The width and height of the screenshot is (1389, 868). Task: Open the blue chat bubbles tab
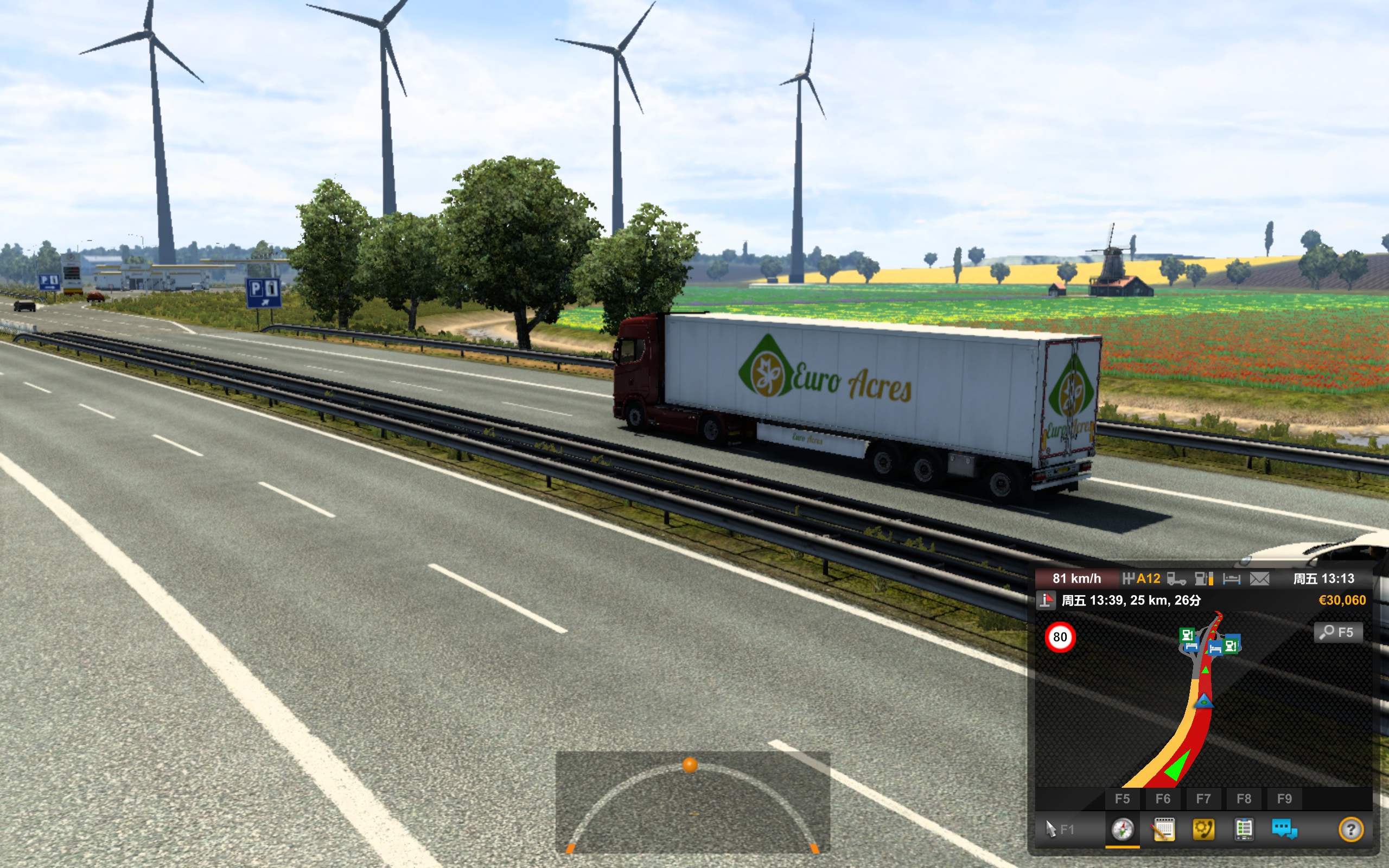coord(1284,829)
